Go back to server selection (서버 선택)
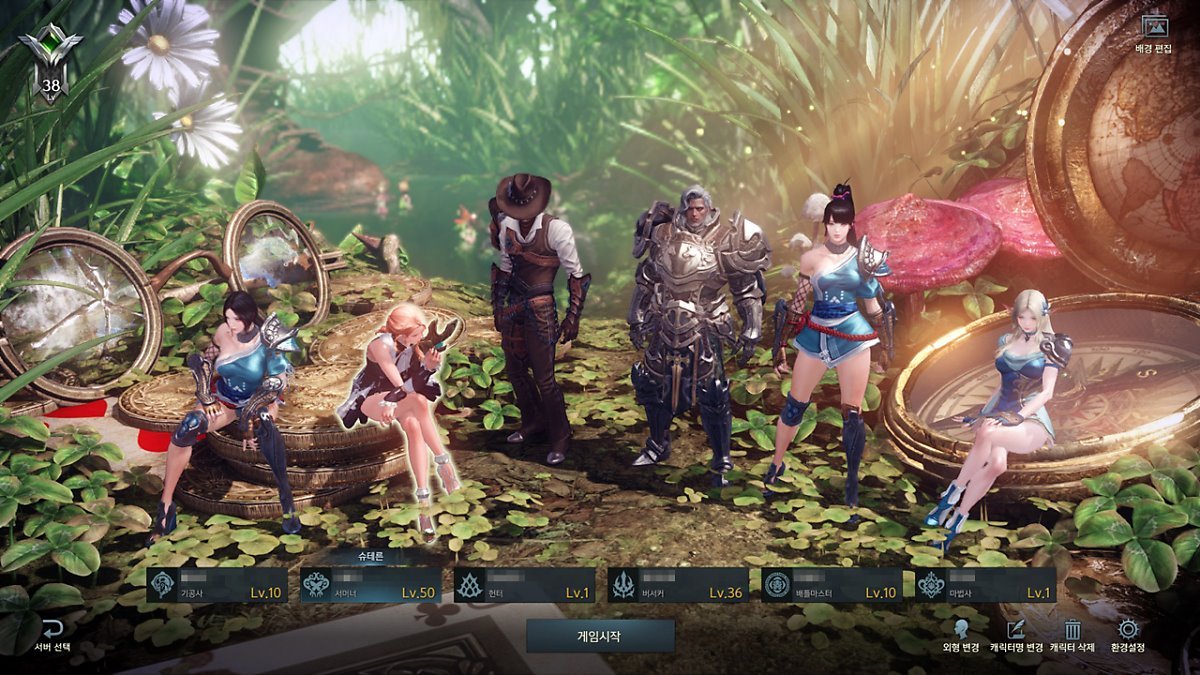 (x=52, y=635)
